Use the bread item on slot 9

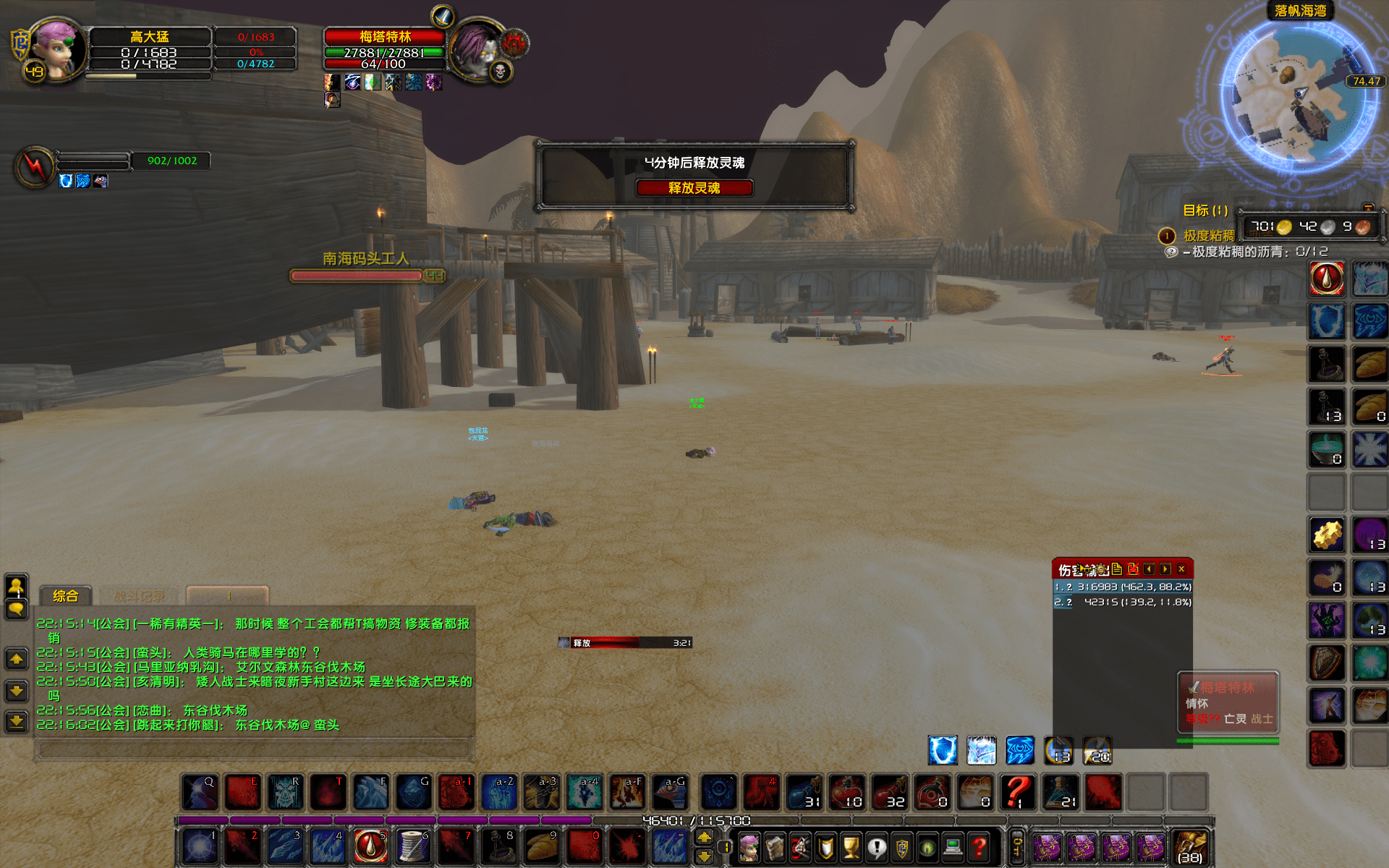[x=541, y=846]
